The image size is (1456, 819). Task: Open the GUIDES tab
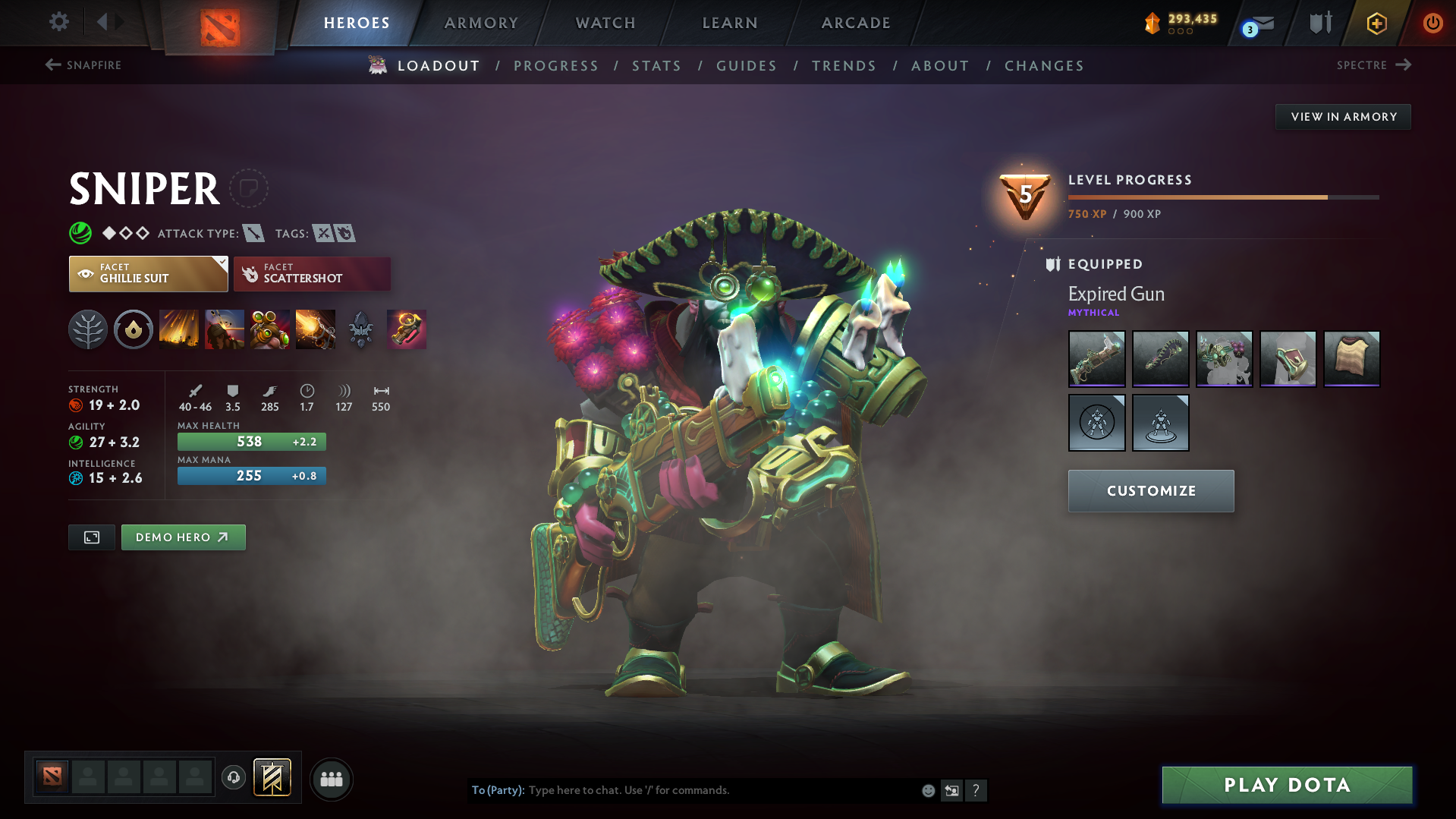tap(746, 65)
